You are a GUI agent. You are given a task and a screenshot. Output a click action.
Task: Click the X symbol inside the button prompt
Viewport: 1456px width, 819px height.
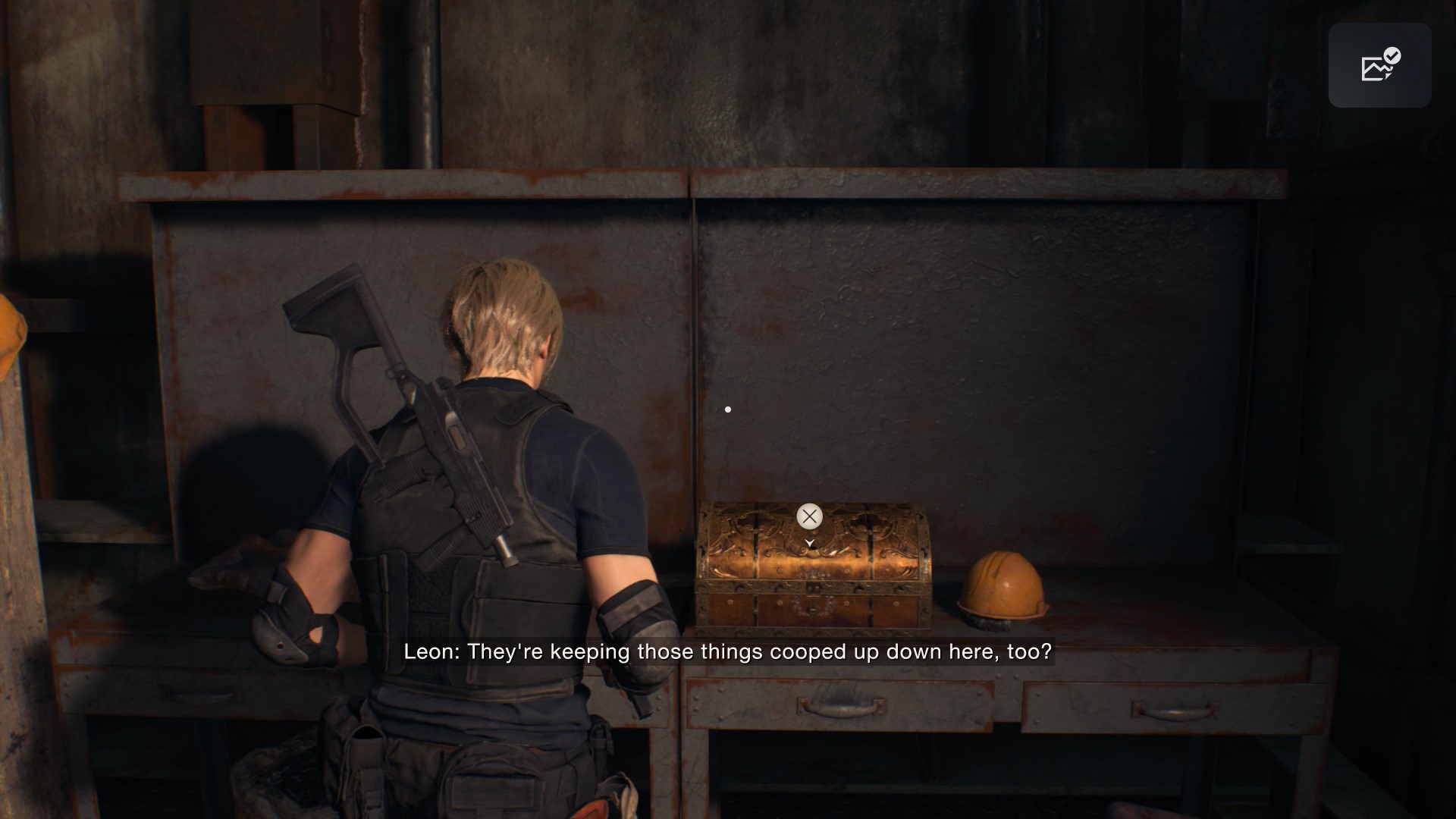point(809,516)
